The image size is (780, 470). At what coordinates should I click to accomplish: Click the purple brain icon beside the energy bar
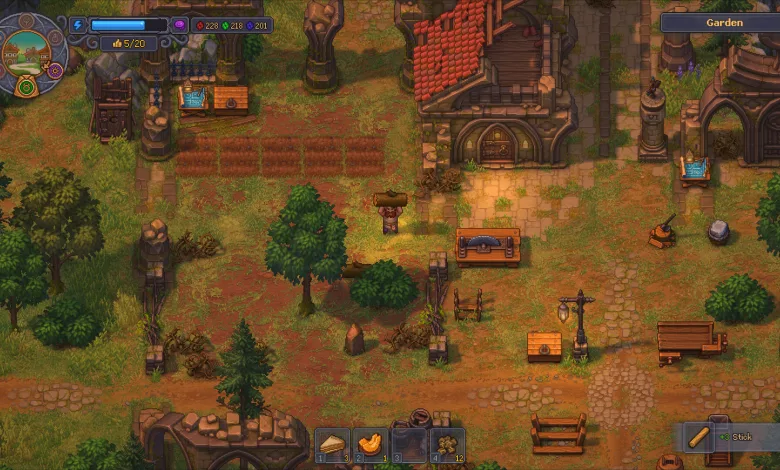point(179,25)
